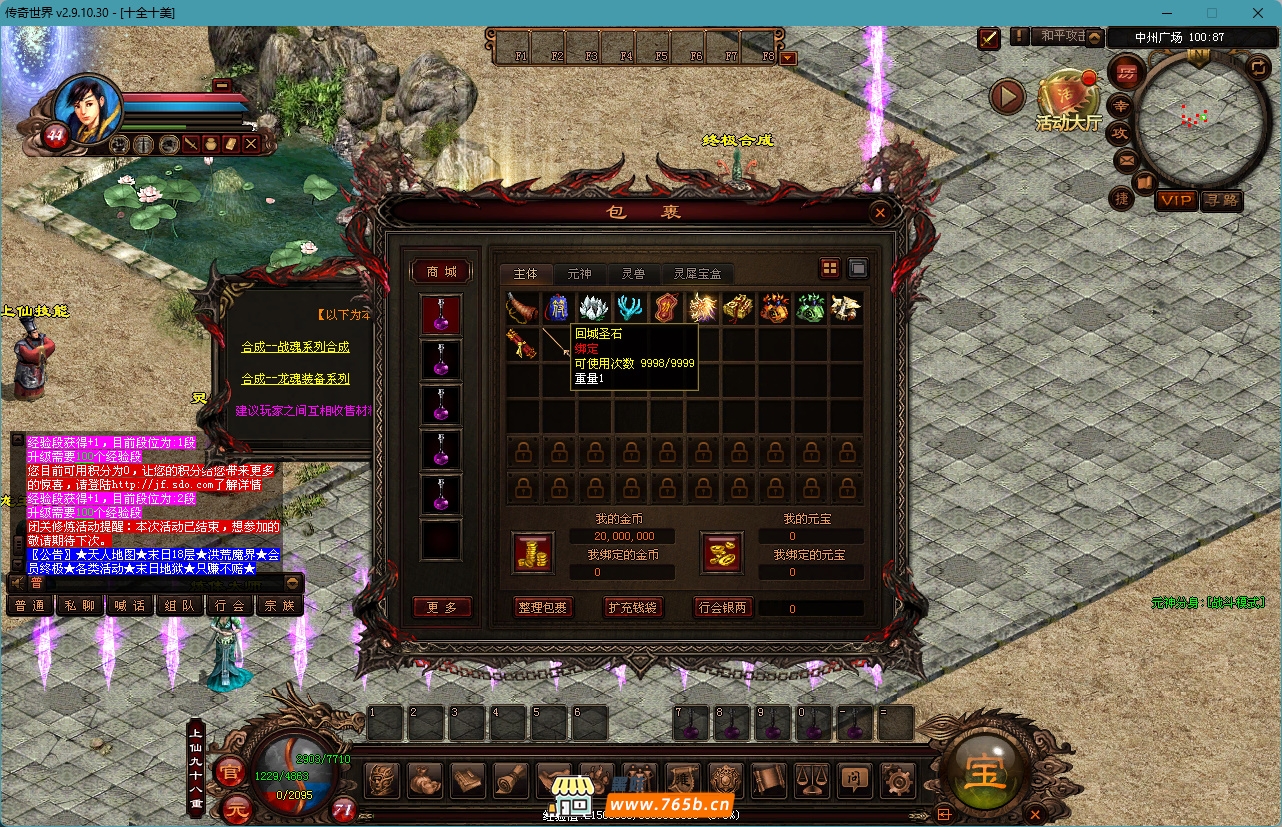
Task: Select the white lotus item slot
Action: tap(594, 308)
